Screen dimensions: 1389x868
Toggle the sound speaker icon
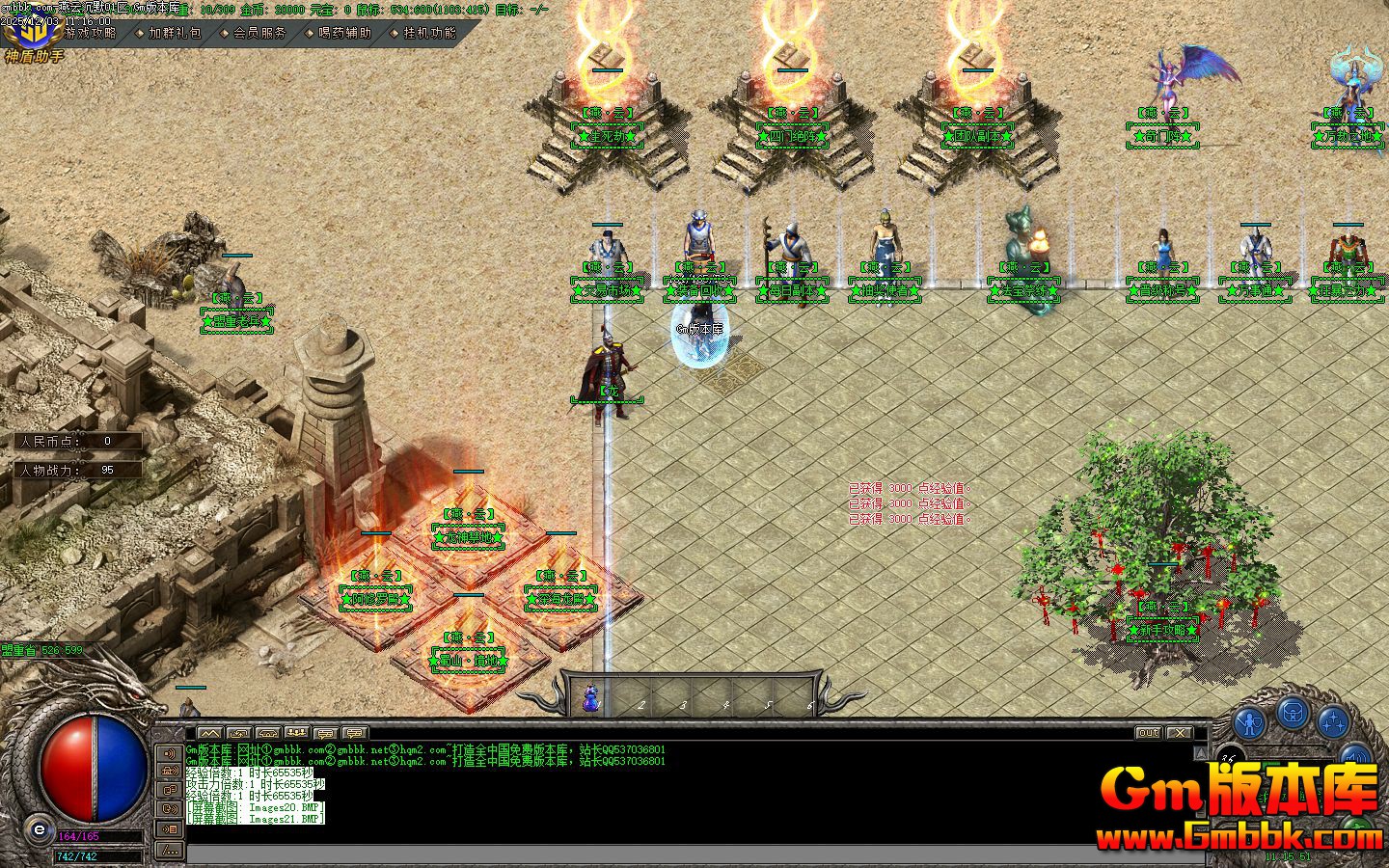pyautogui.click(x=1355, y=757)
